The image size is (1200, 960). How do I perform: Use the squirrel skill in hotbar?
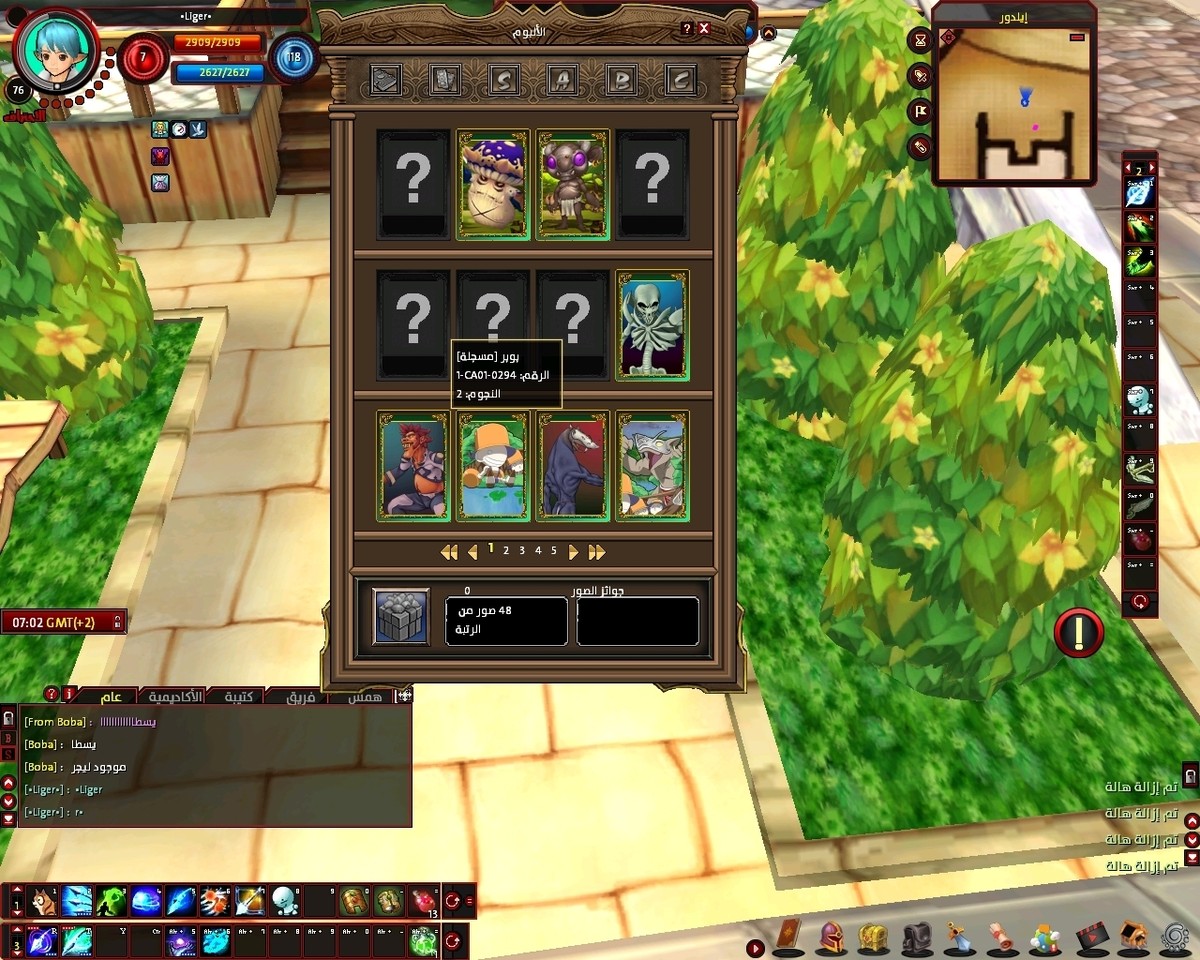coord(42,901)
